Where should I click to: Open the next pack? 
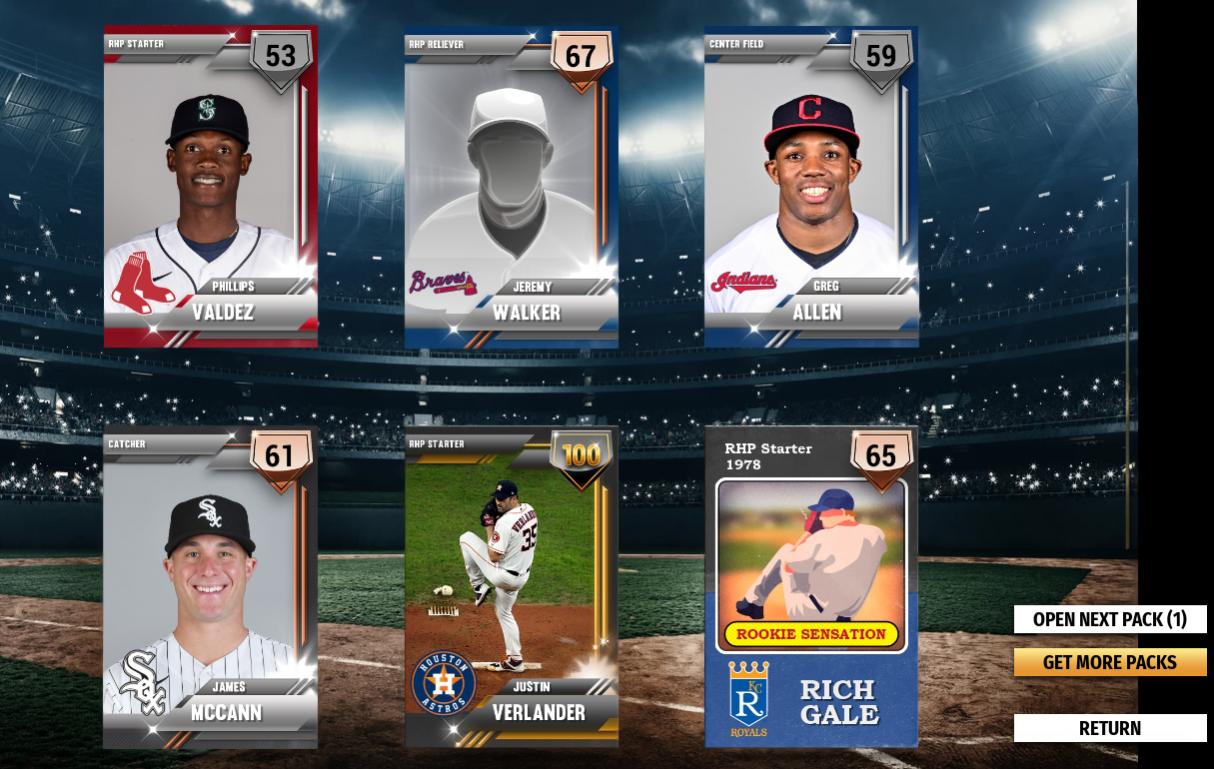(x=1110, y=619)
